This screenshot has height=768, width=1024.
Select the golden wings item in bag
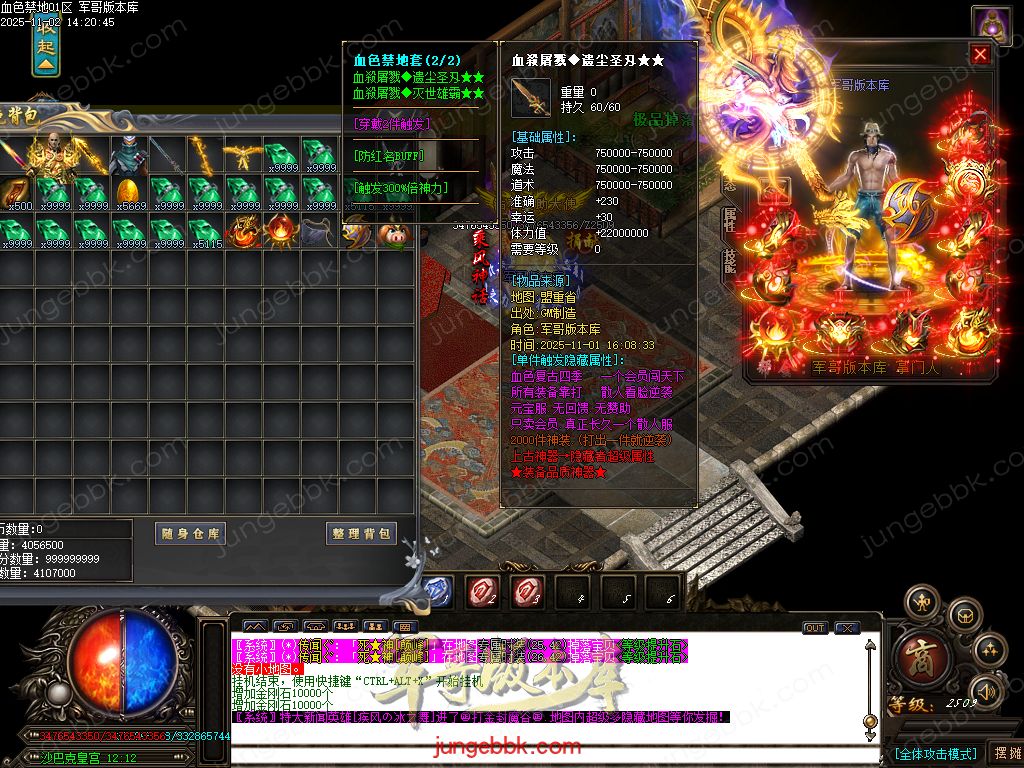click(x=243, y=153)
